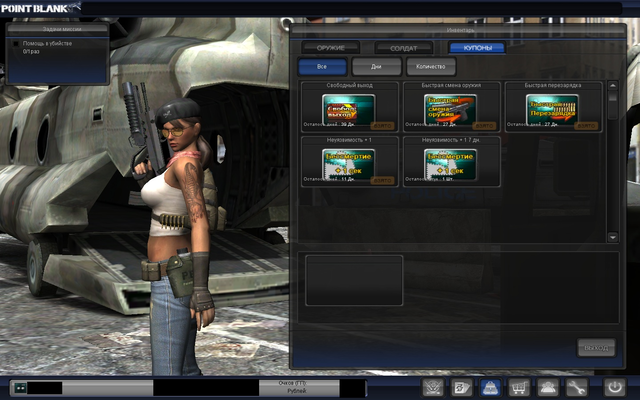Open the inventory bag icon

[x=490, y=387]
